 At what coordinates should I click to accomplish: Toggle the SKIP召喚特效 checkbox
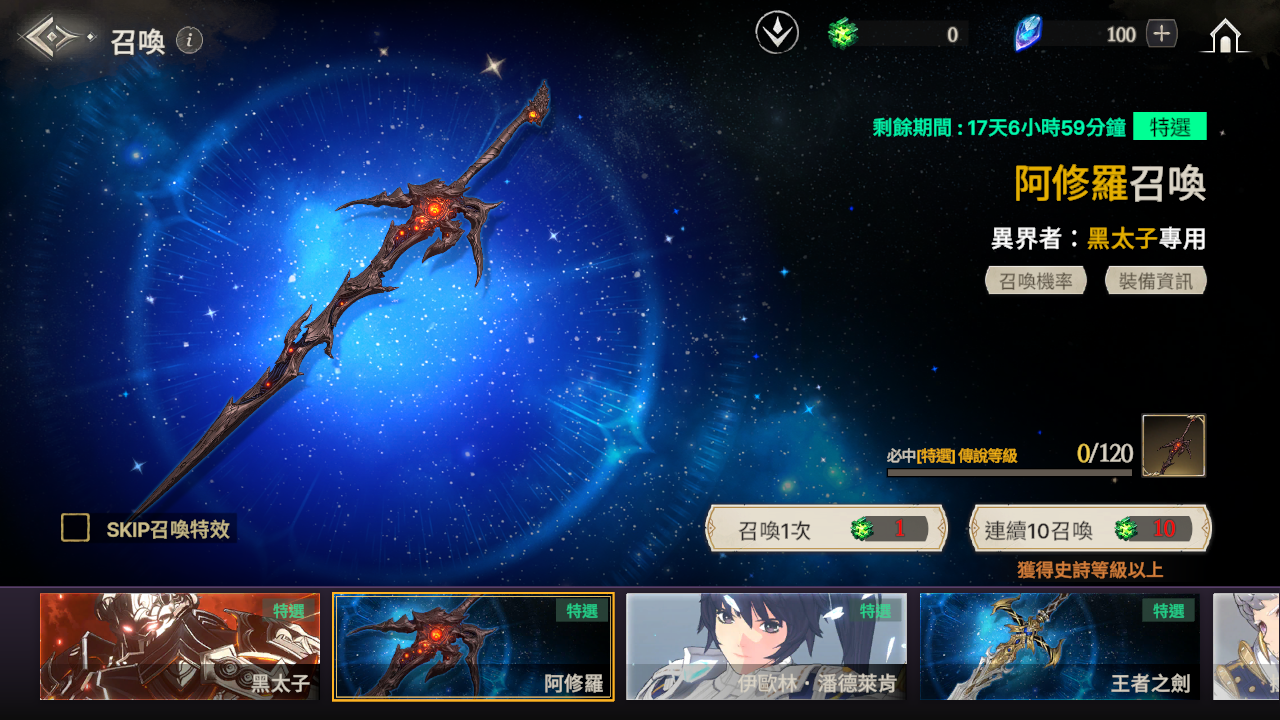(x=76, y=528)
